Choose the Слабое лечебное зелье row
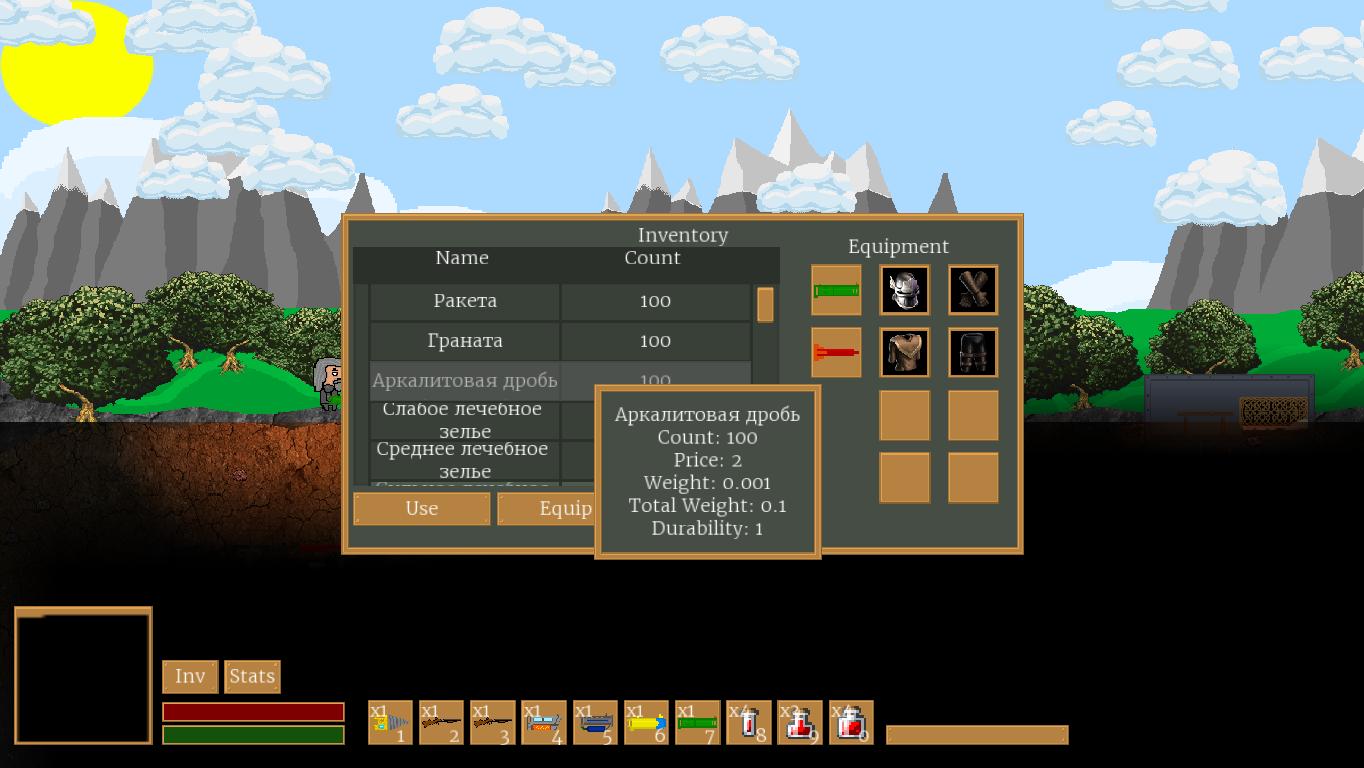 coord(465,420)
